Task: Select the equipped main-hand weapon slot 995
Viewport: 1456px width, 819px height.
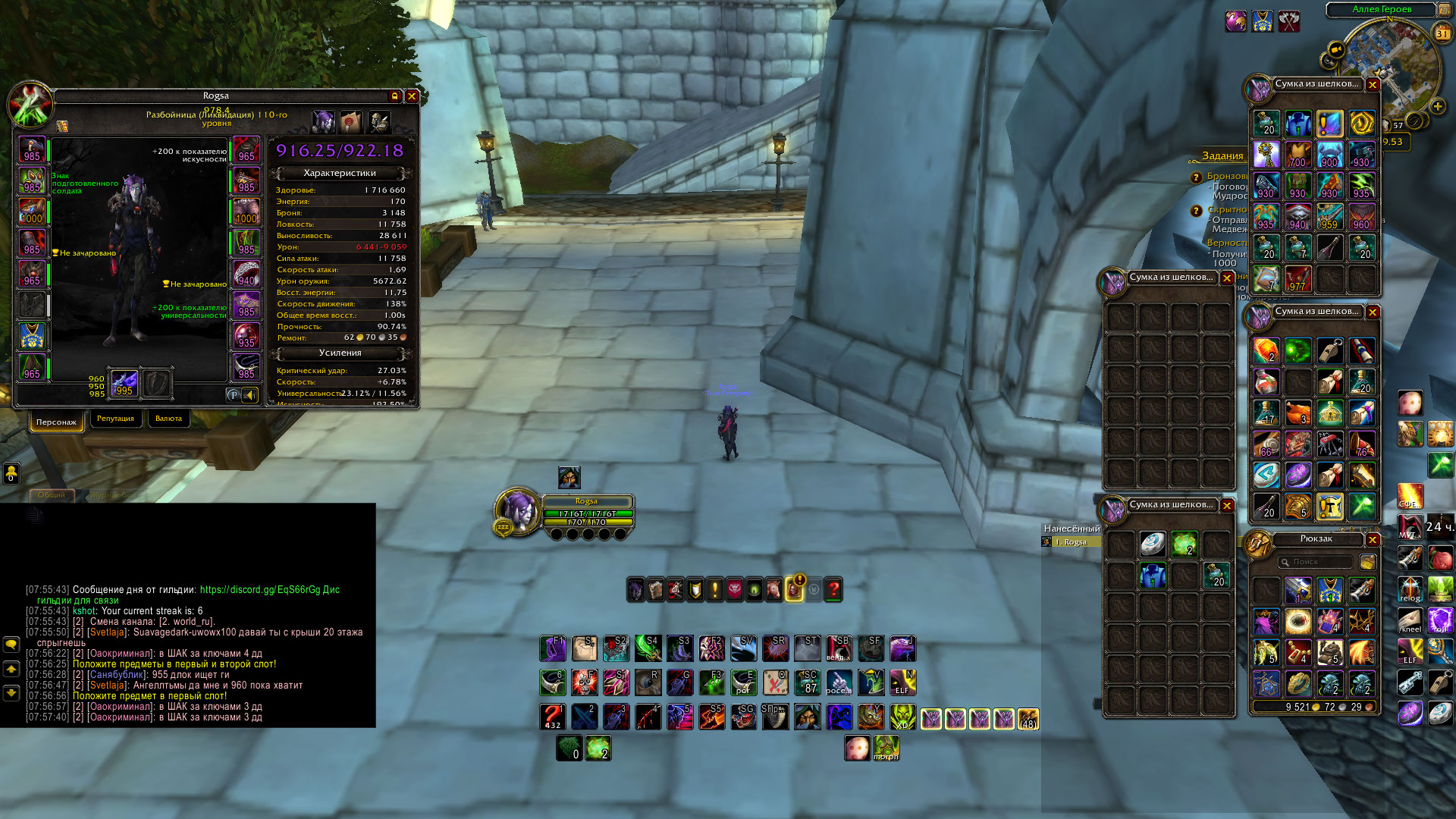Action: (124, 383)
